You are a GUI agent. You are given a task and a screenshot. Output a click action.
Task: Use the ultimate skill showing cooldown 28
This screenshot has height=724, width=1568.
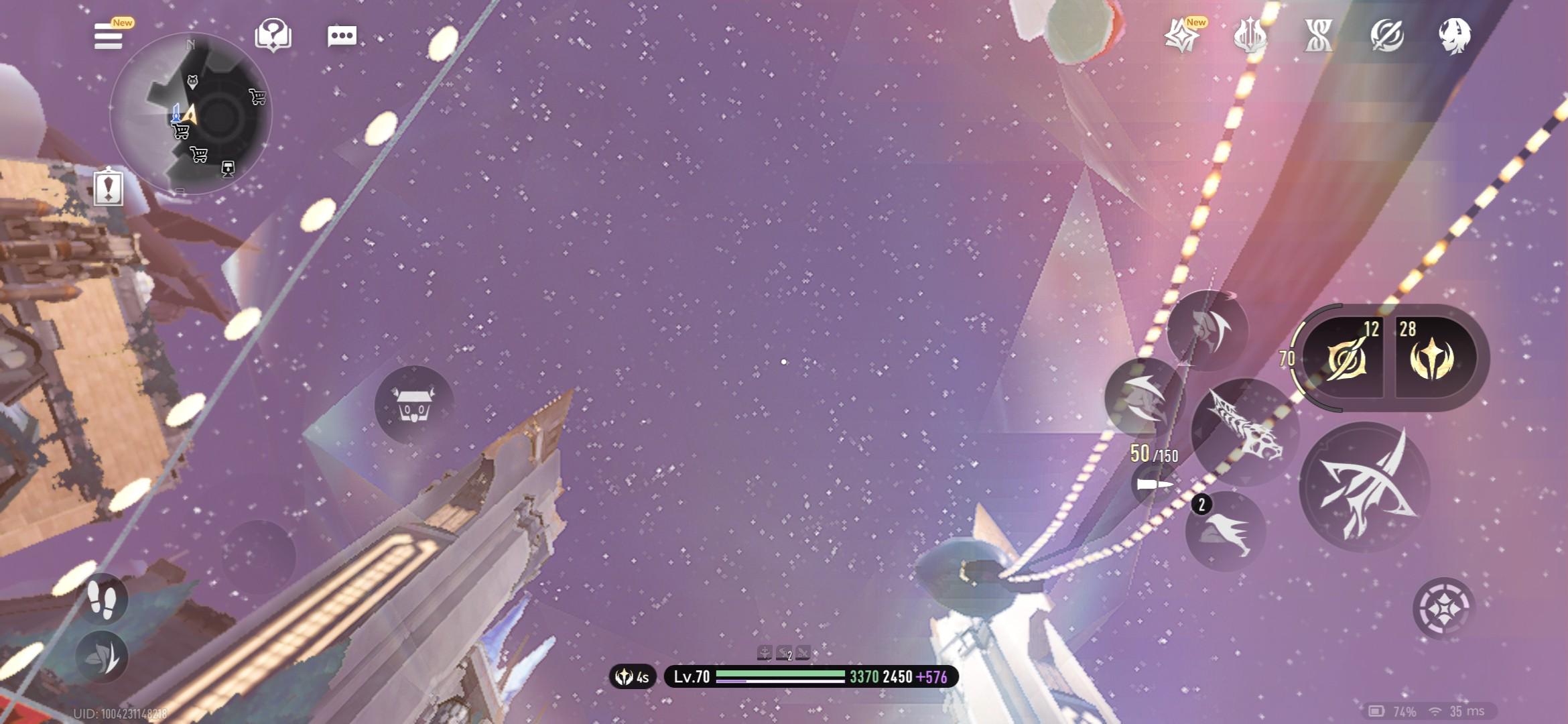(x=1433, y=358)
